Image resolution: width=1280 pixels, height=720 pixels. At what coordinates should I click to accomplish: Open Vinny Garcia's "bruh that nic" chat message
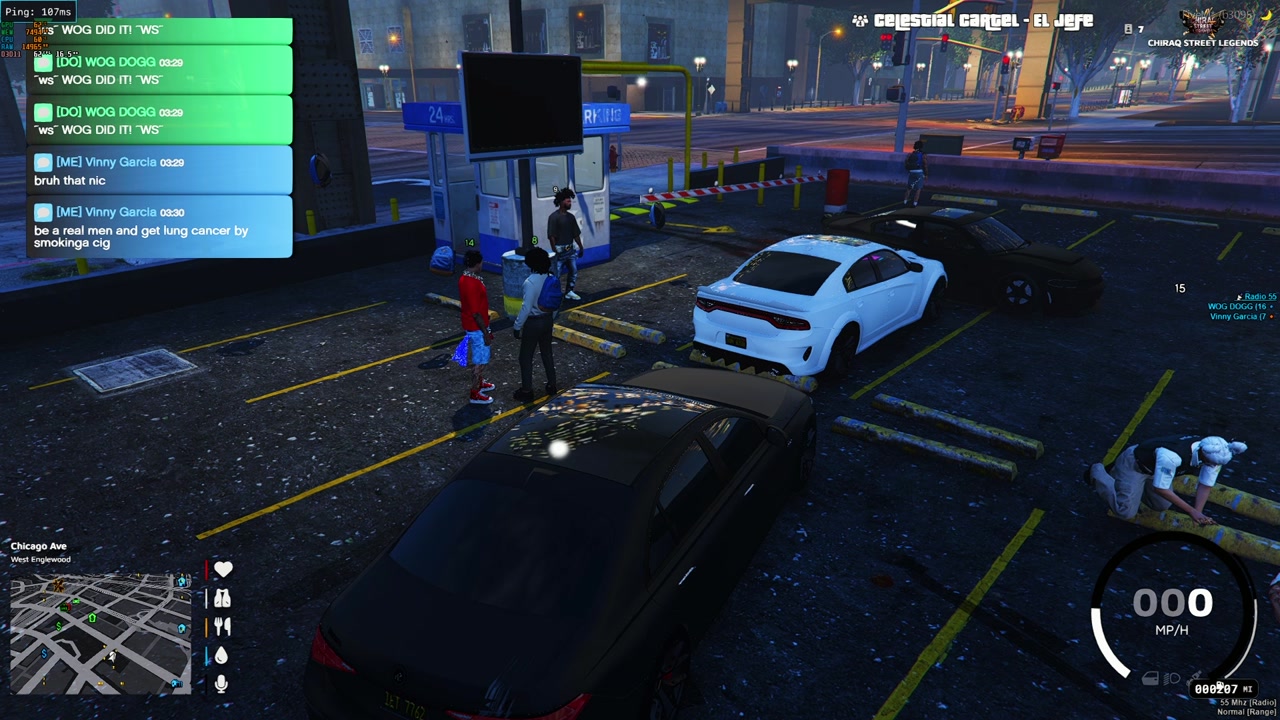[x=160, y=171]
